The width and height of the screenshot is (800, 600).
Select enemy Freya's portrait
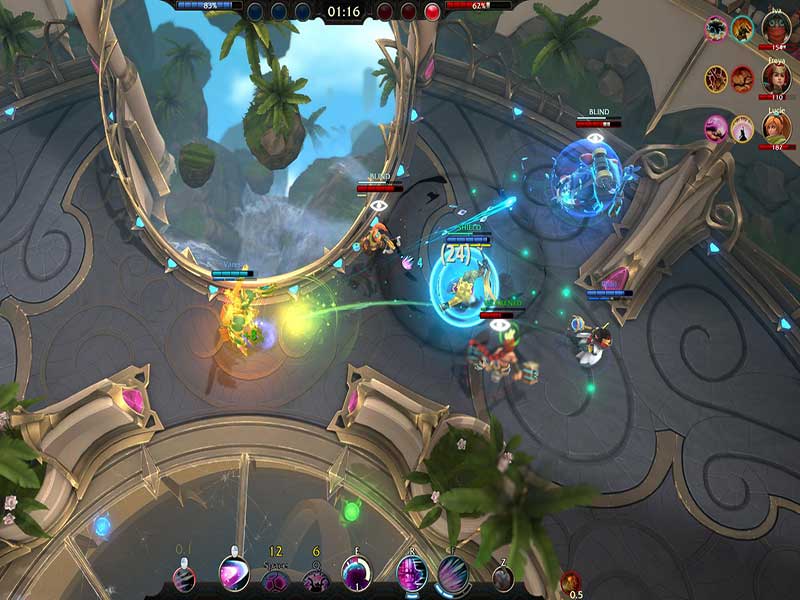pos(776,78)
